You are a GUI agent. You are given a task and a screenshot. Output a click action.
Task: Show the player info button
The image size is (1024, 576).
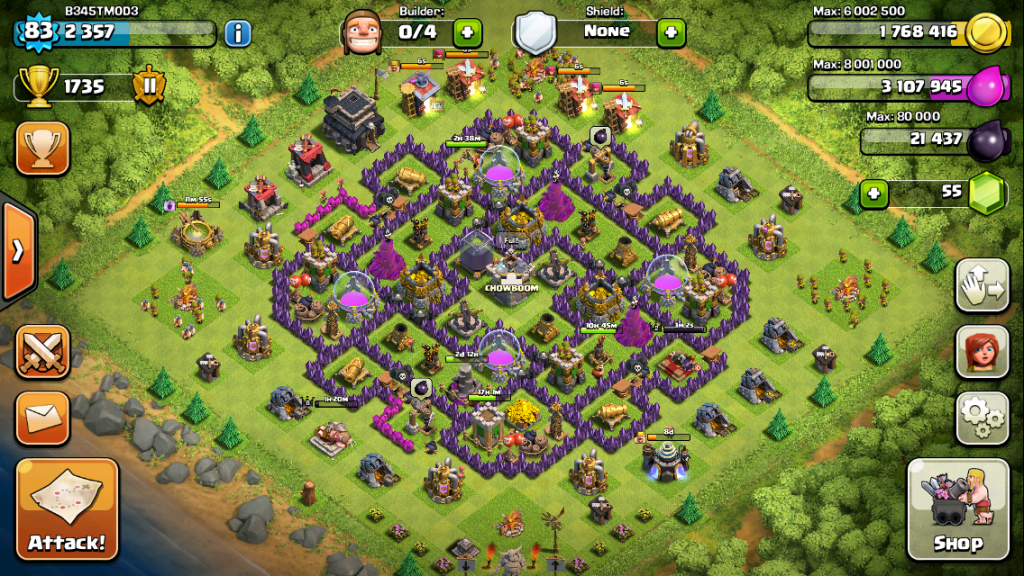click(237, 33)
